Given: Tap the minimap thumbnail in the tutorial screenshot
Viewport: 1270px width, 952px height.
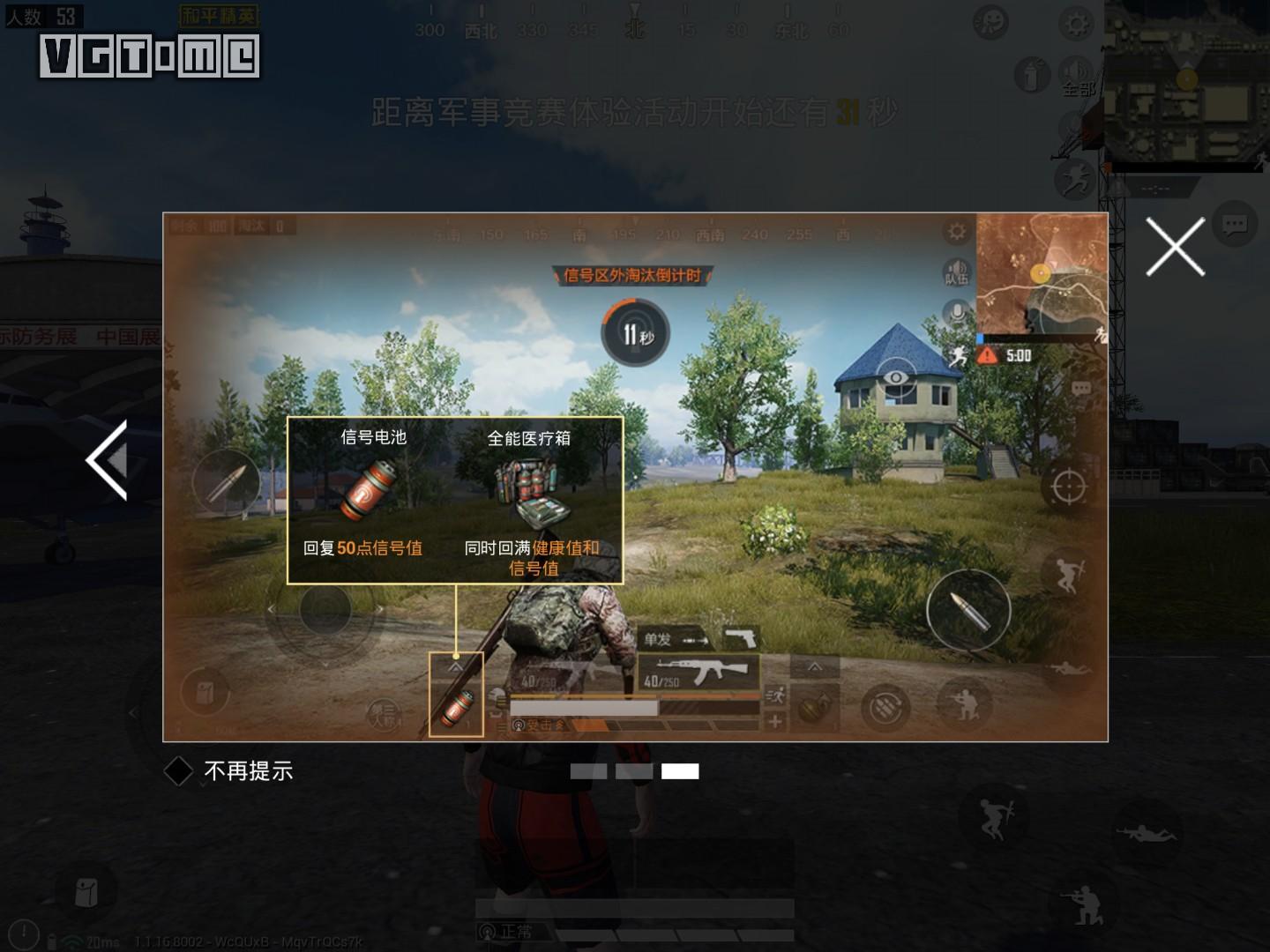Looking at the screenshot, I should tap(1041, 273).
